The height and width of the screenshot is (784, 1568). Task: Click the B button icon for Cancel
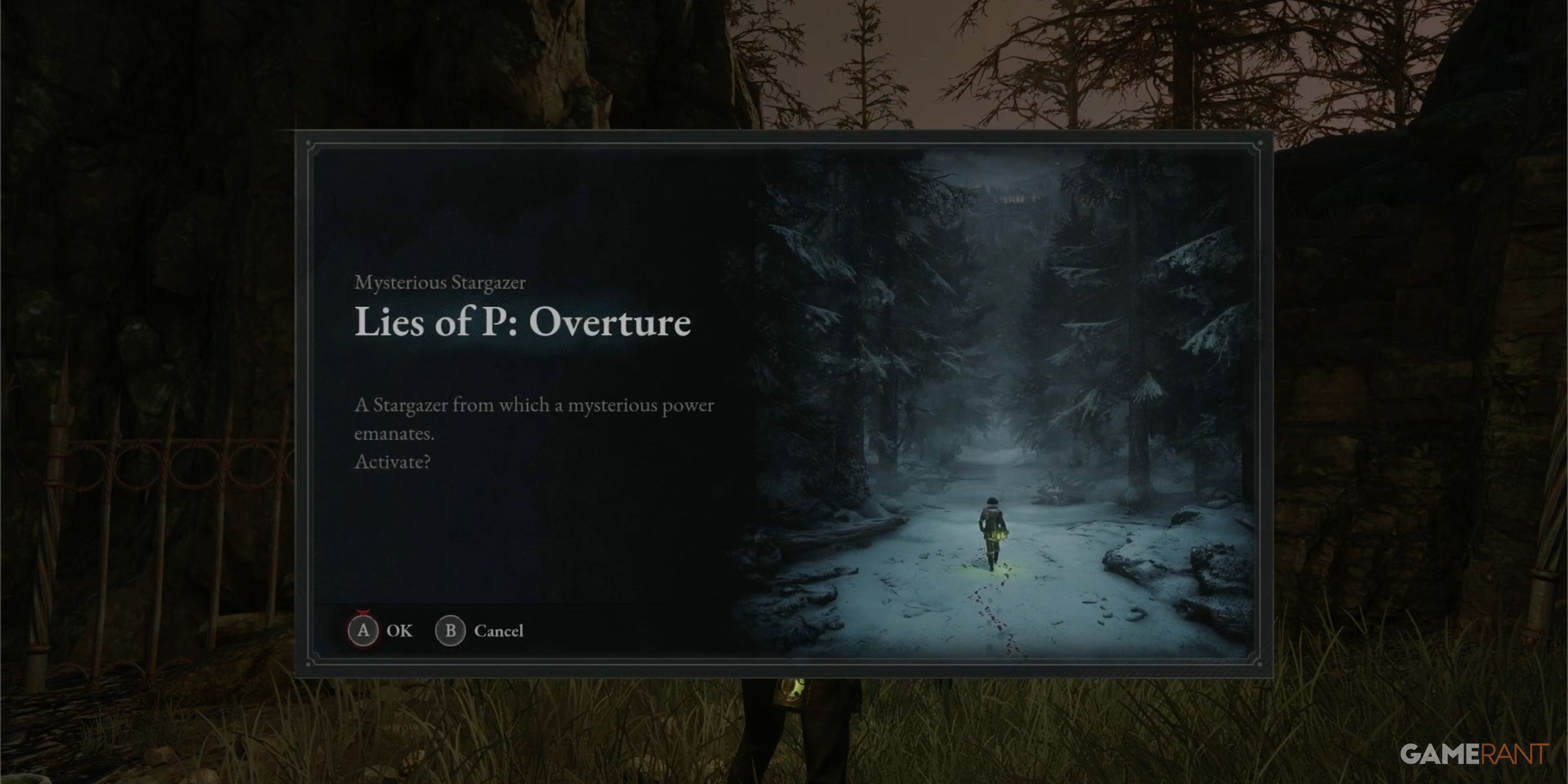[451, 630]
